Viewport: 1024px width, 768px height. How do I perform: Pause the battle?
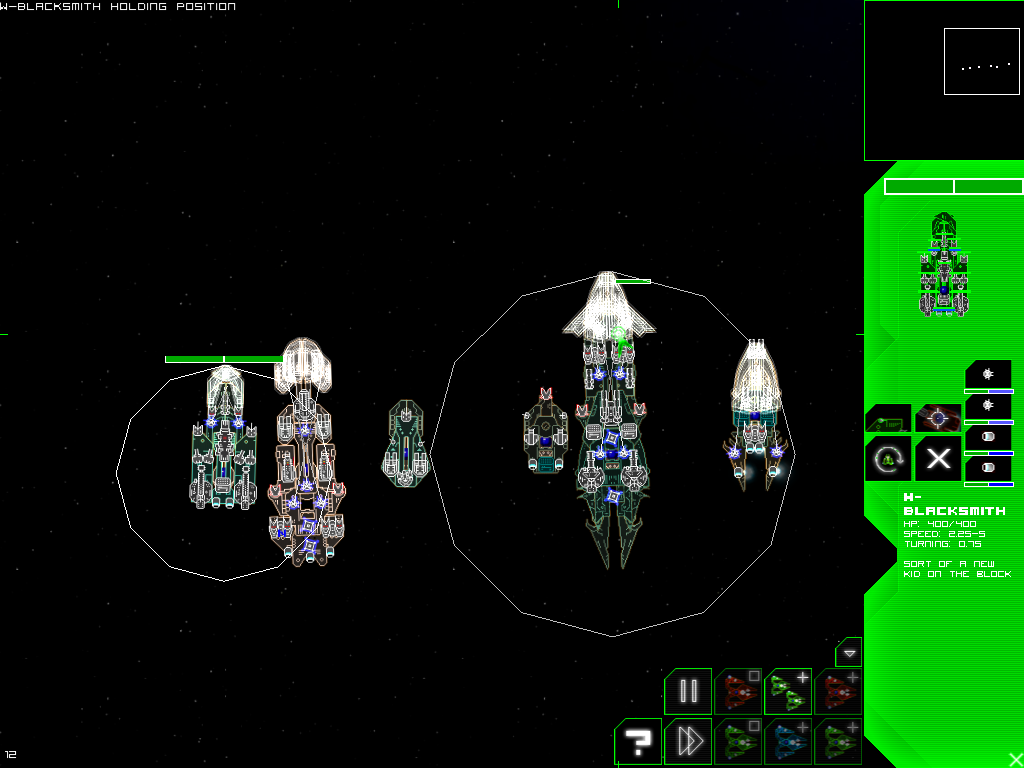pyautogui.click(x=688, y=692)
